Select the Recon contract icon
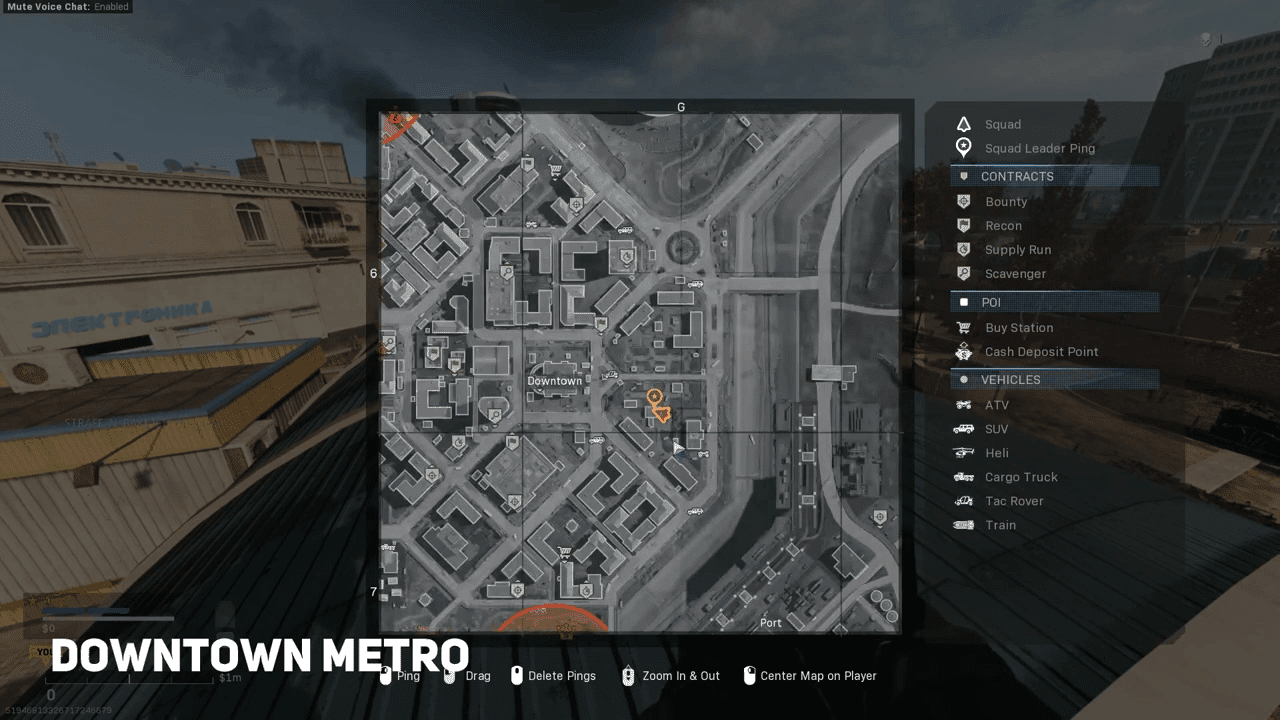1280x720 pixels. [x=962, y=225]
